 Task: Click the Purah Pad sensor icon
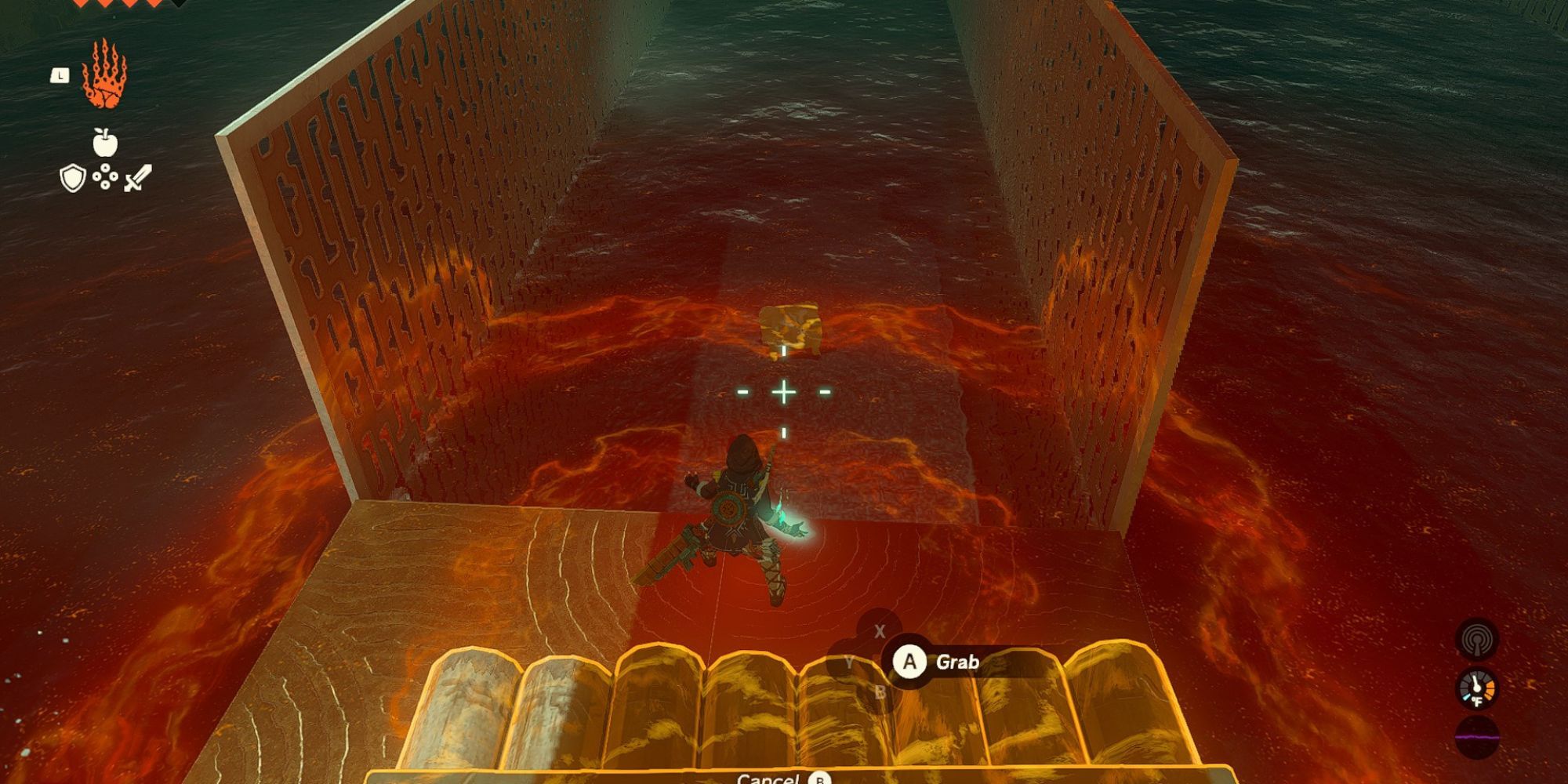pyautogui.click(x=1475, y=641)
